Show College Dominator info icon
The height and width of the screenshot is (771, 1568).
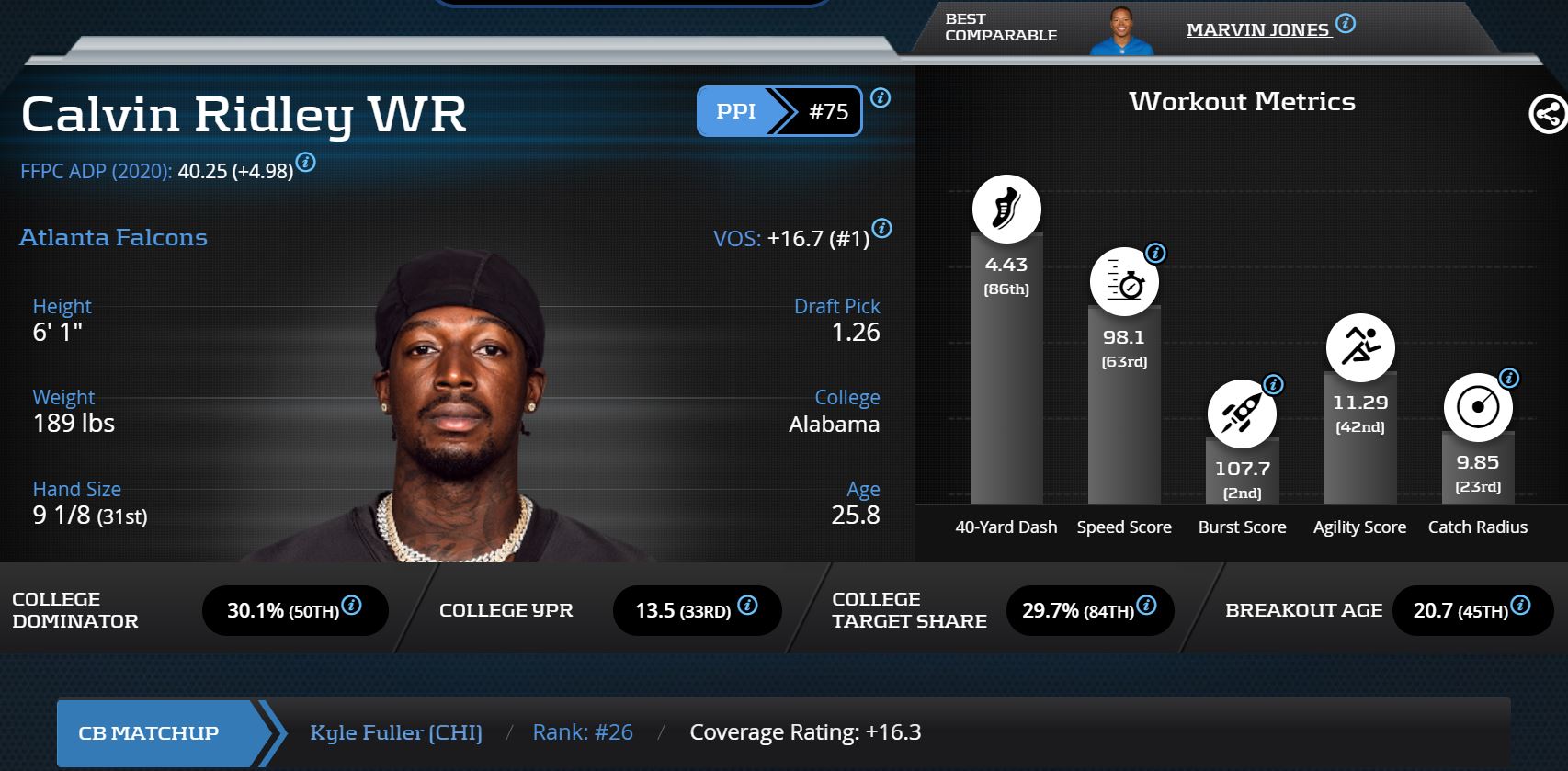(x=351, y=605)
